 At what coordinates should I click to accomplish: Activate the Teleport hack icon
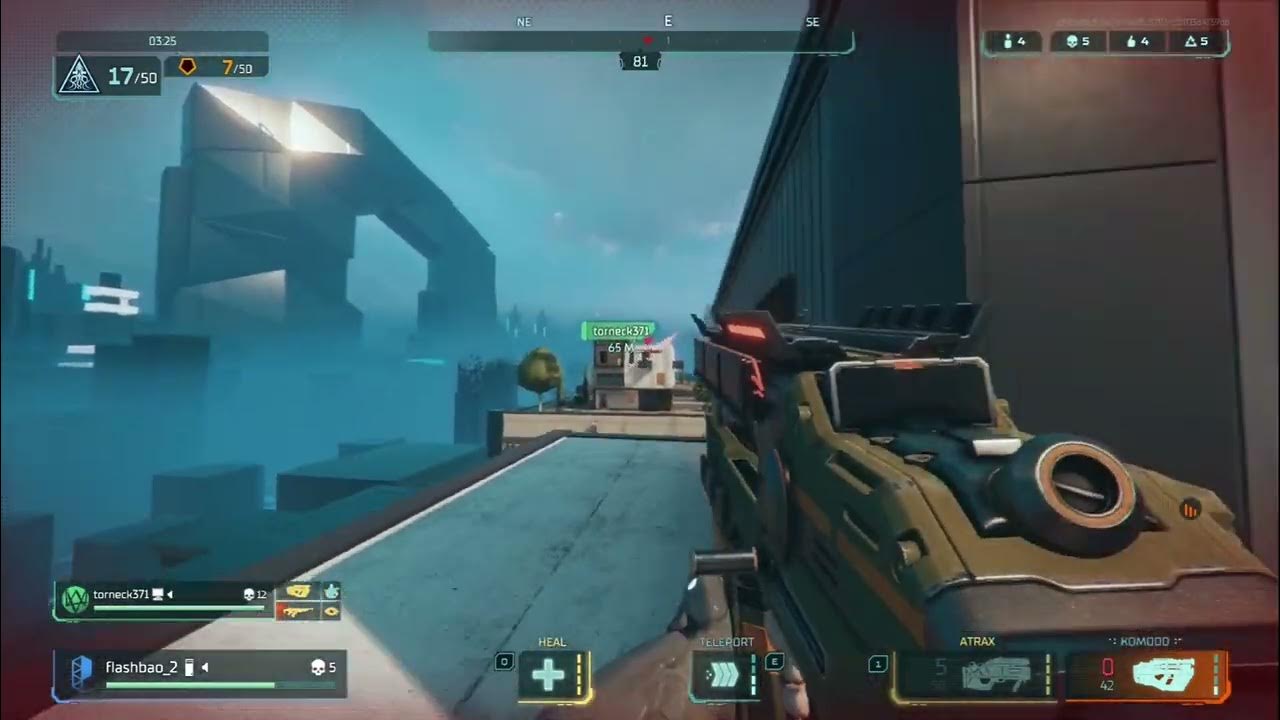[x=722, y=677]
